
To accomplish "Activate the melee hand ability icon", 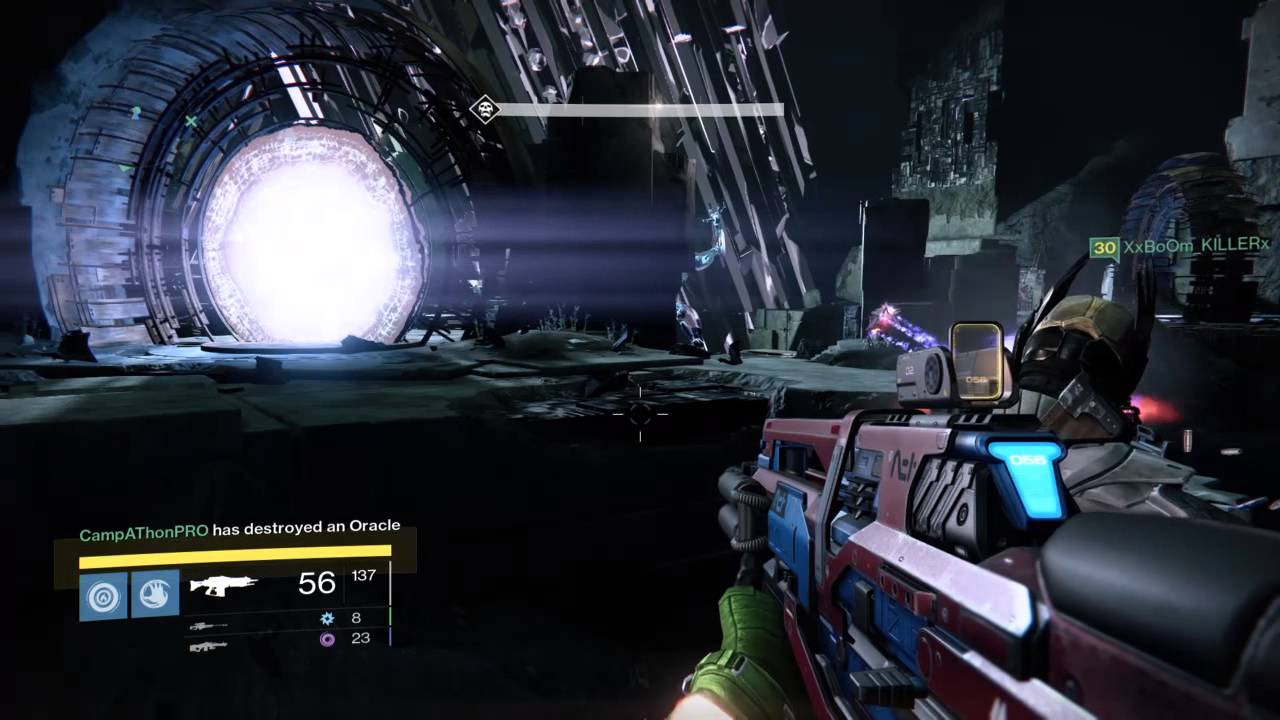I will 155,595.
